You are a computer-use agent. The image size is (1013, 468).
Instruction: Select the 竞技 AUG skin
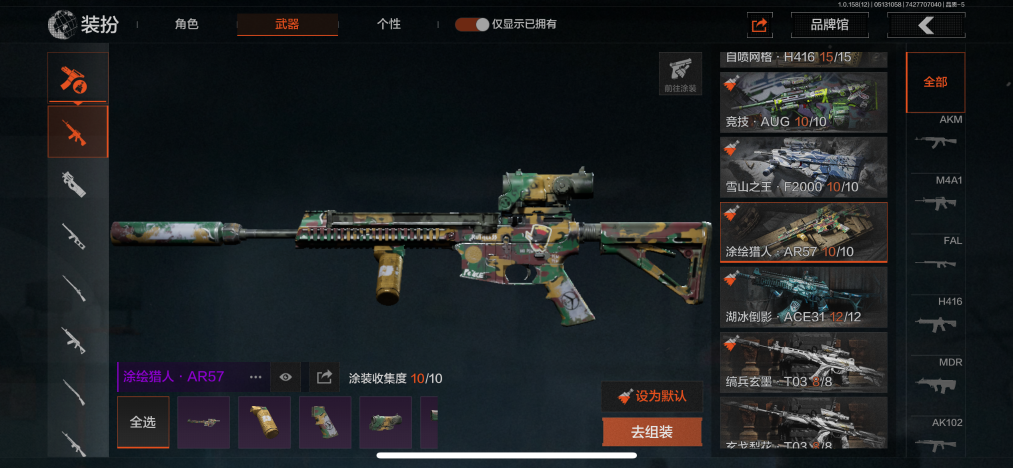coord(803,102)
